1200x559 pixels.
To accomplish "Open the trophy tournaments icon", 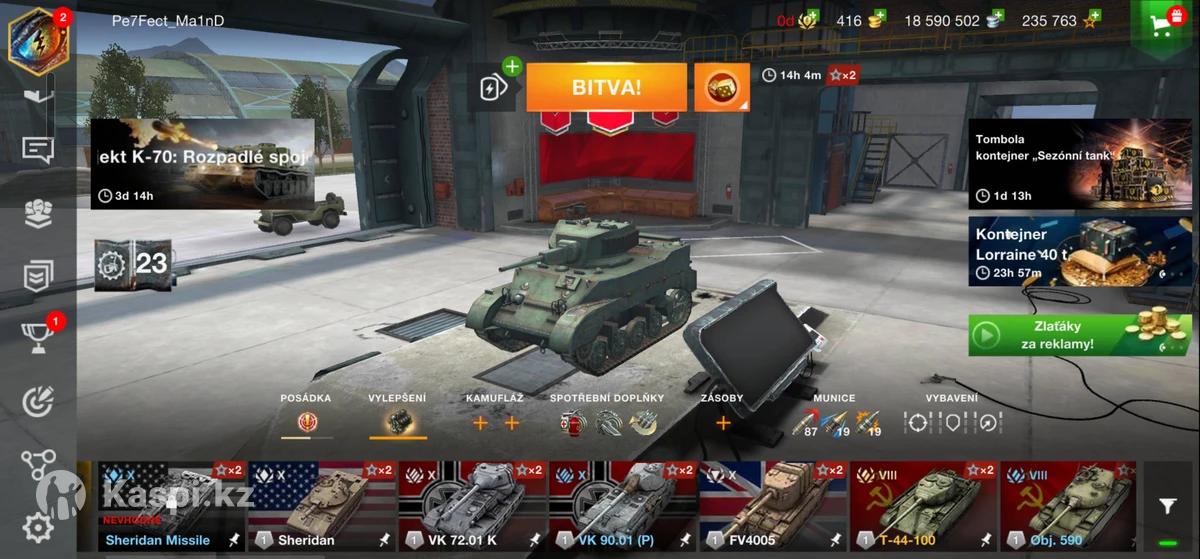I will pyautogui.click(x=38, y=338).
